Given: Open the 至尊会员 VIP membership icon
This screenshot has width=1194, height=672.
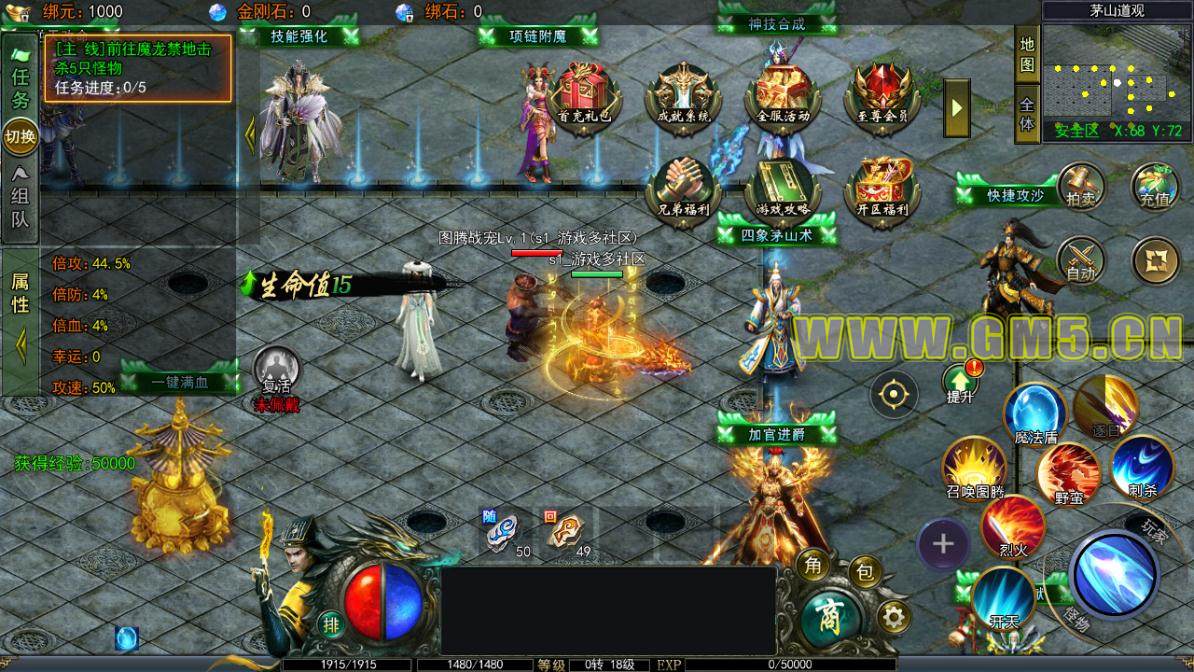Looking at the screenshot, I should 881,93.
